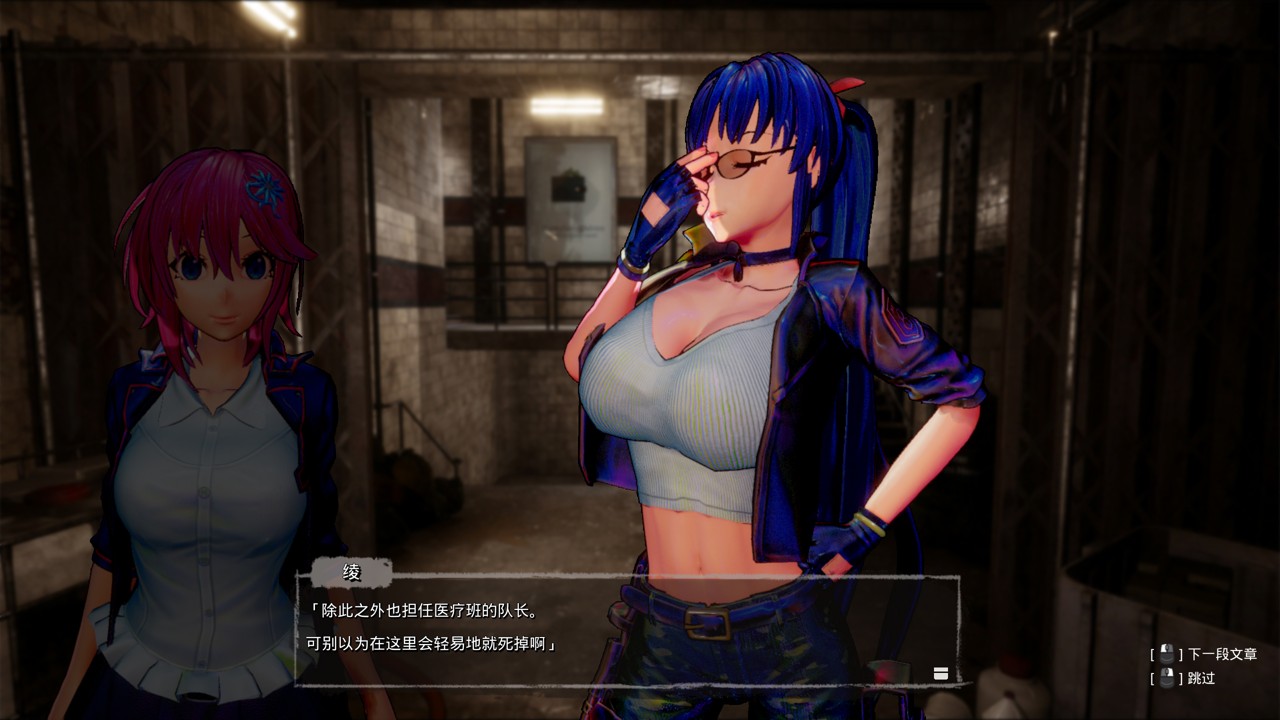
Task: Click the continue indicator in the dialogue box
Action: pos(940,674)
